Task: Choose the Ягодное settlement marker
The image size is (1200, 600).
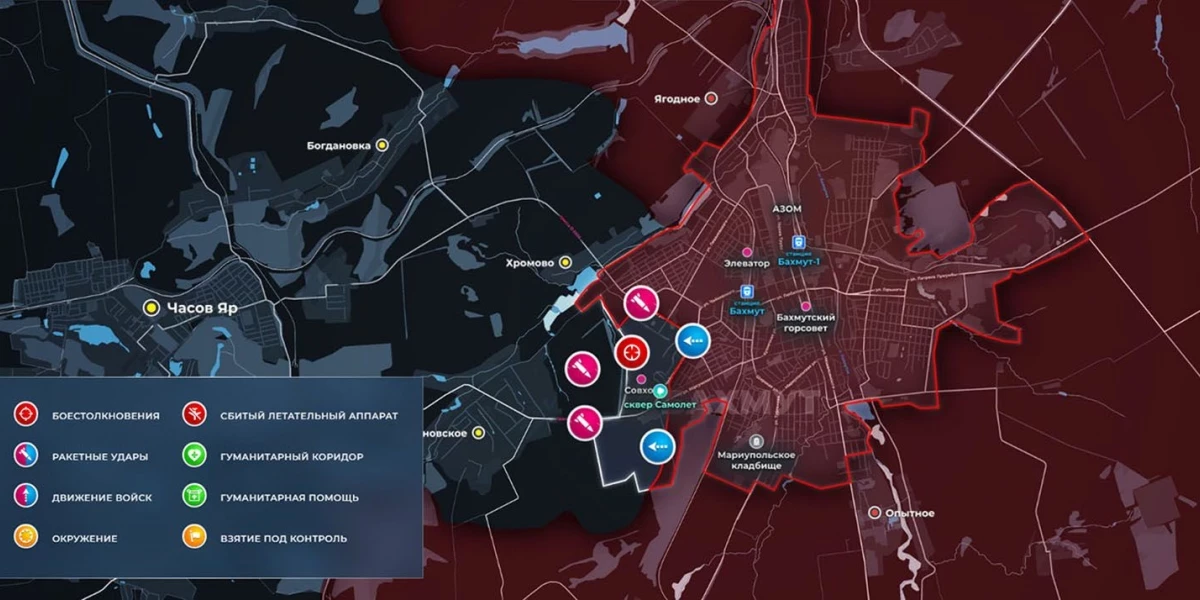Action: pos(711,99)
